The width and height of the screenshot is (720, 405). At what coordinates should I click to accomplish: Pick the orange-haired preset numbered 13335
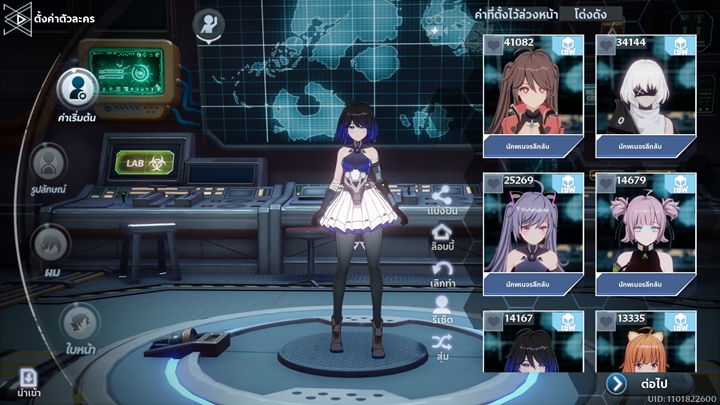(x=645, y=342)
